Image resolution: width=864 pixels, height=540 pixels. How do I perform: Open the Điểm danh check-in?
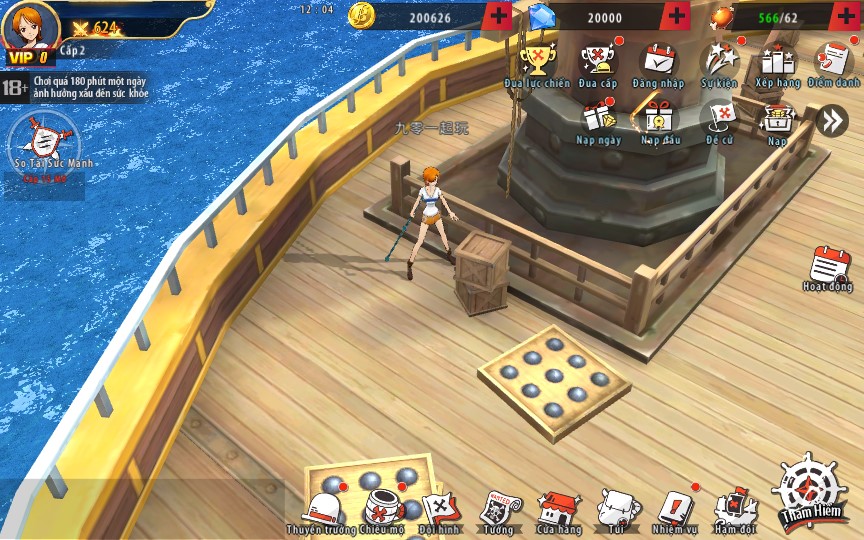(x=833, y=62)
